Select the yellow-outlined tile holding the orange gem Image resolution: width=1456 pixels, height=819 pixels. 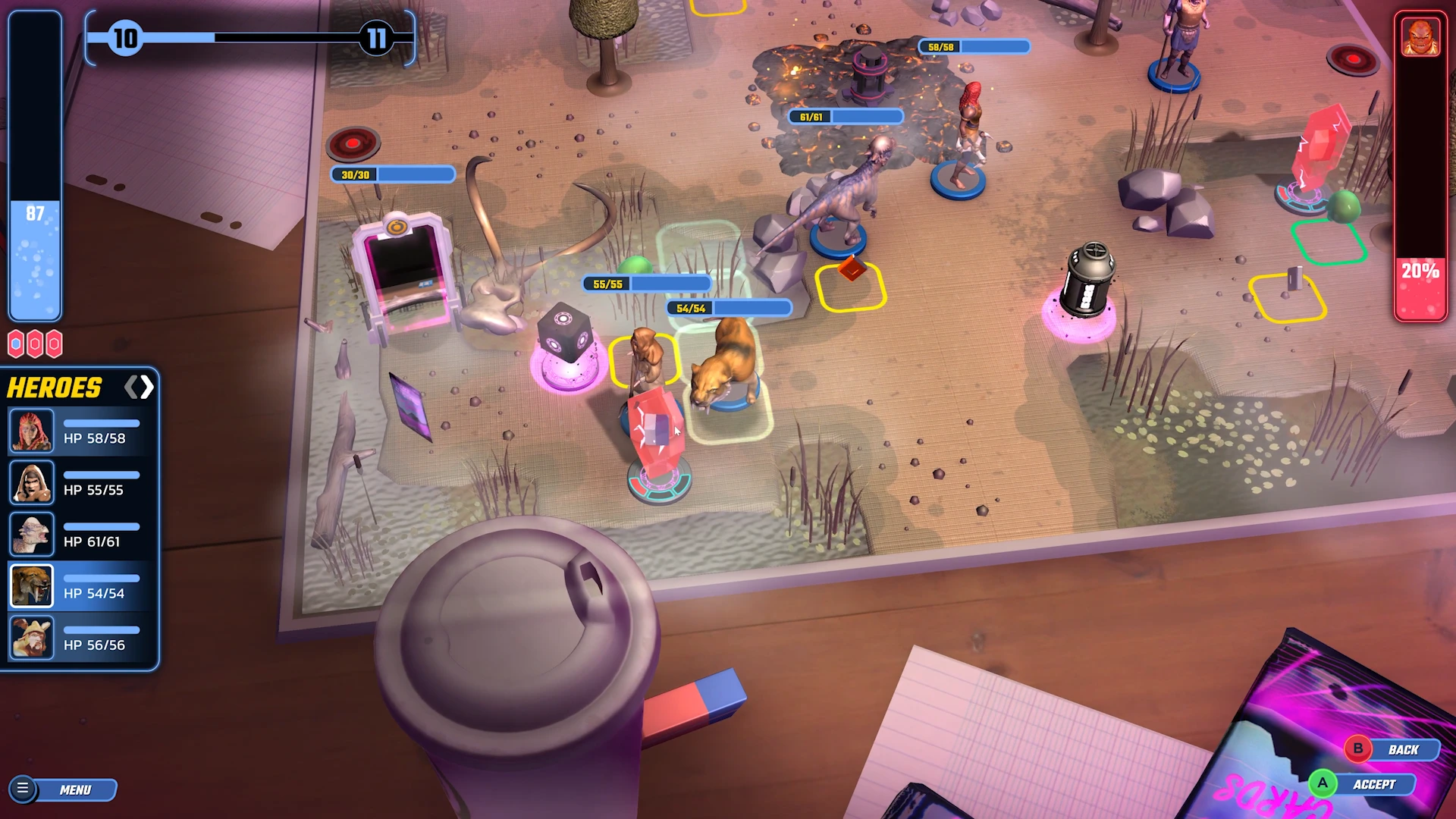tap(850, 287)
